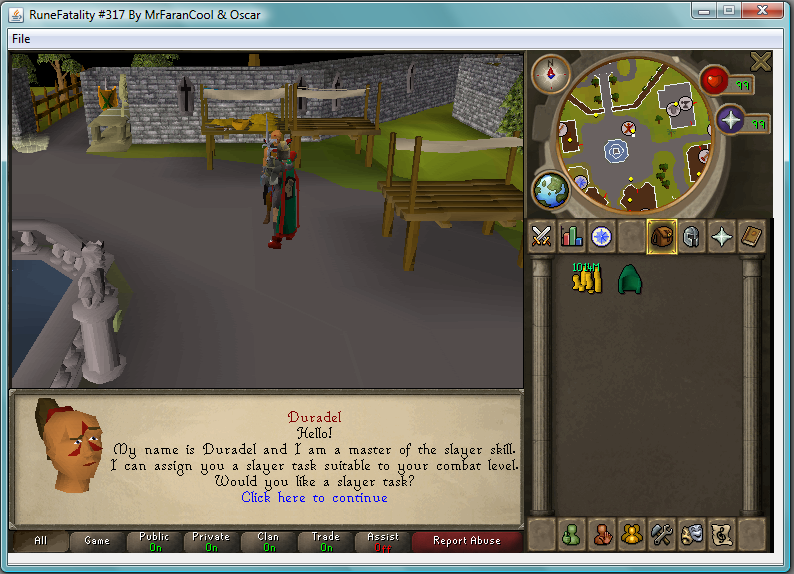Viewport: 794px width, 574px height.
Task: Open the emotes tab with theatre masks
Action: pos(691,534)
